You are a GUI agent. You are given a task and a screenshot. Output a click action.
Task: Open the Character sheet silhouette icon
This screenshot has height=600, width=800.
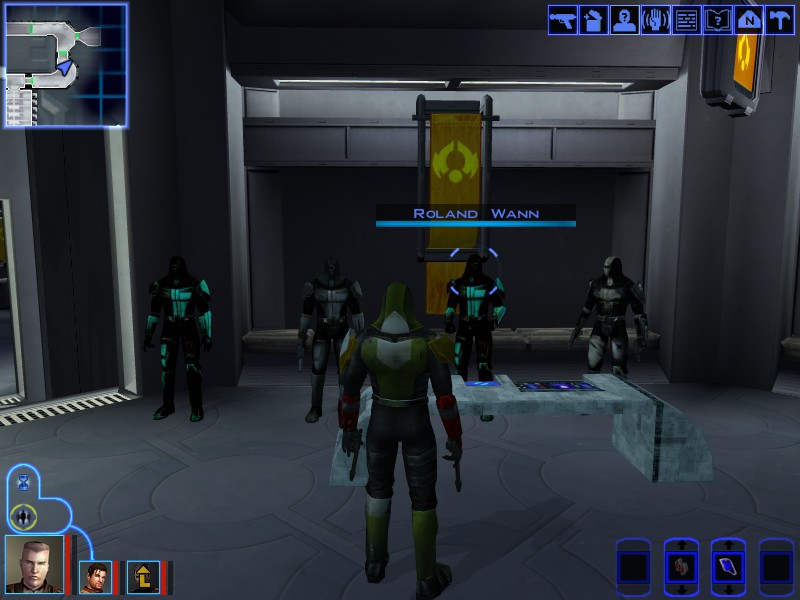tap(624, 20)
